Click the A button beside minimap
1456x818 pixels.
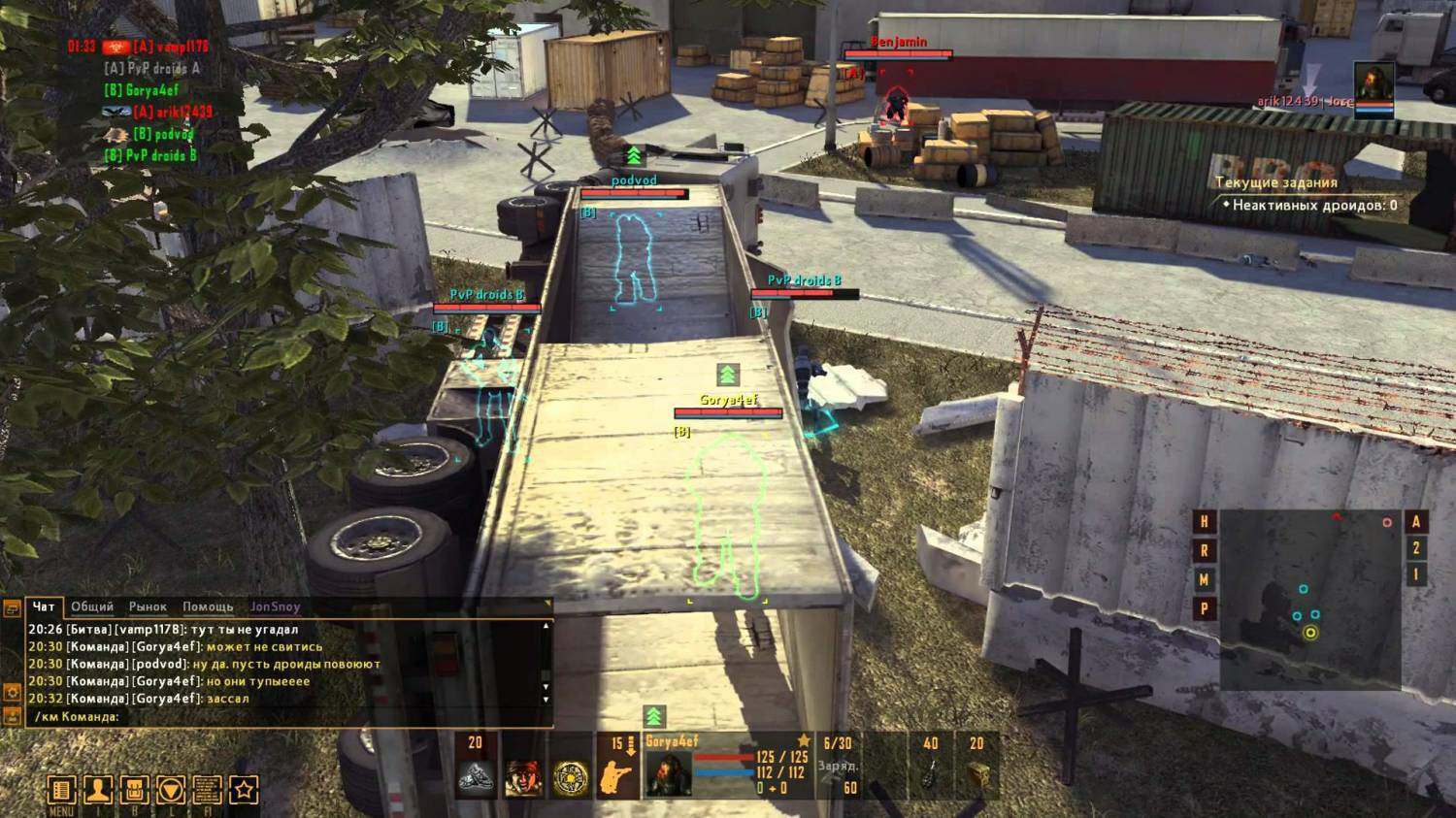click(x=1415, y=522)
